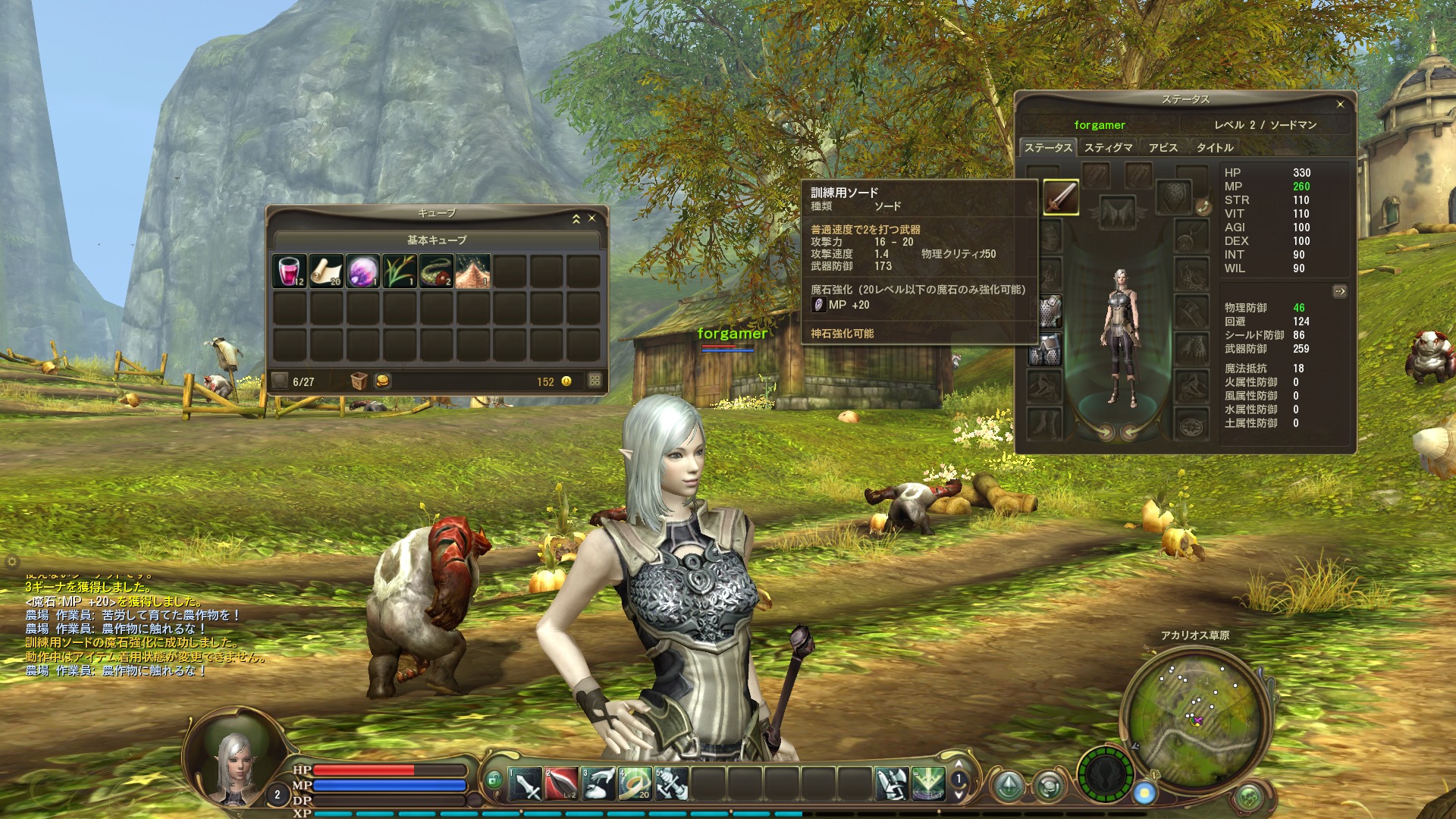Collapse the cube window with the double-arrow
This screenshot has height=819, width=1456.
pyautogui.click(x=576, y=218)
